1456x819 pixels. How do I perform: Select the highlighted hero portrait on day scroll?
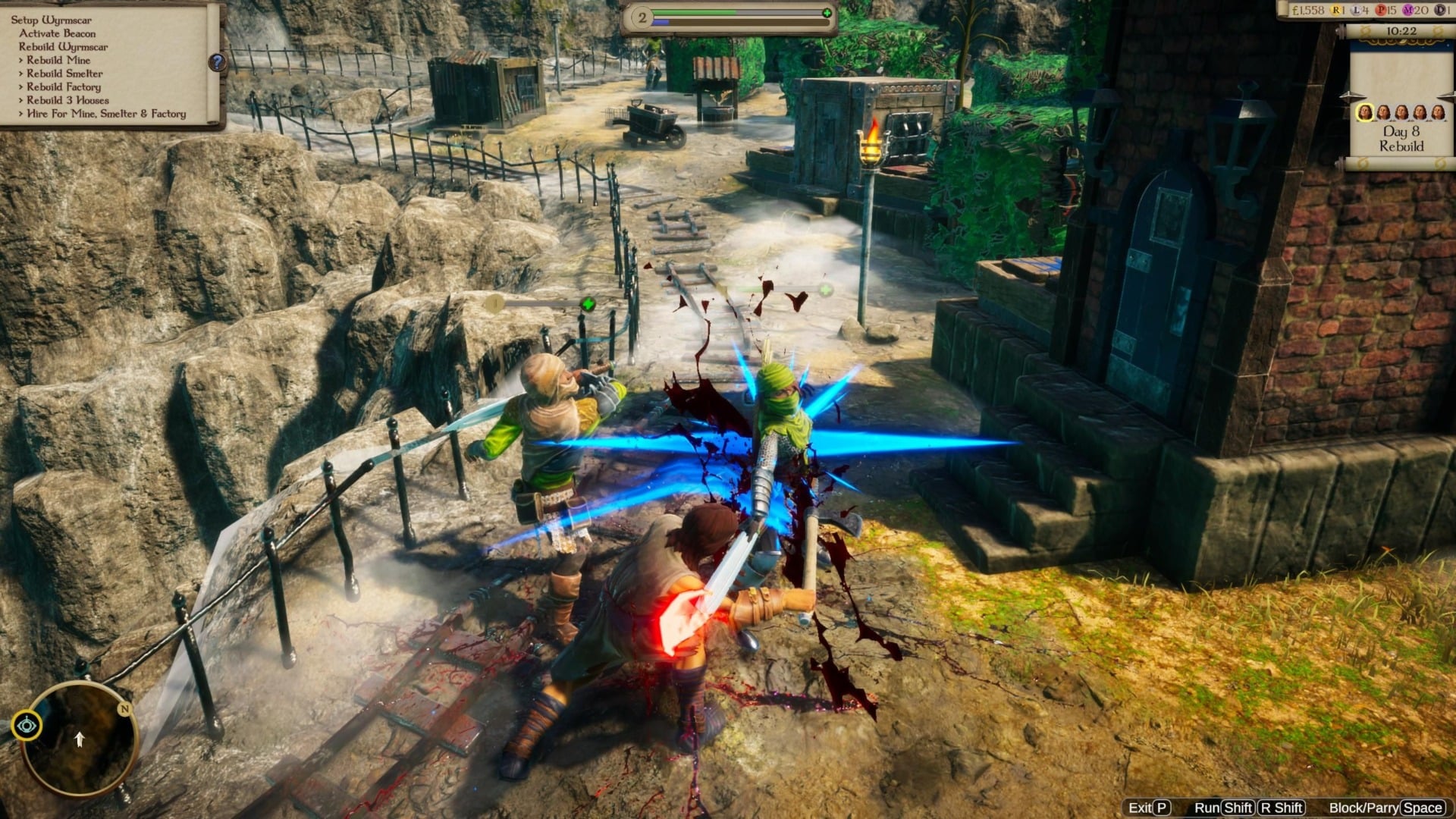[x=1365, y=113]
